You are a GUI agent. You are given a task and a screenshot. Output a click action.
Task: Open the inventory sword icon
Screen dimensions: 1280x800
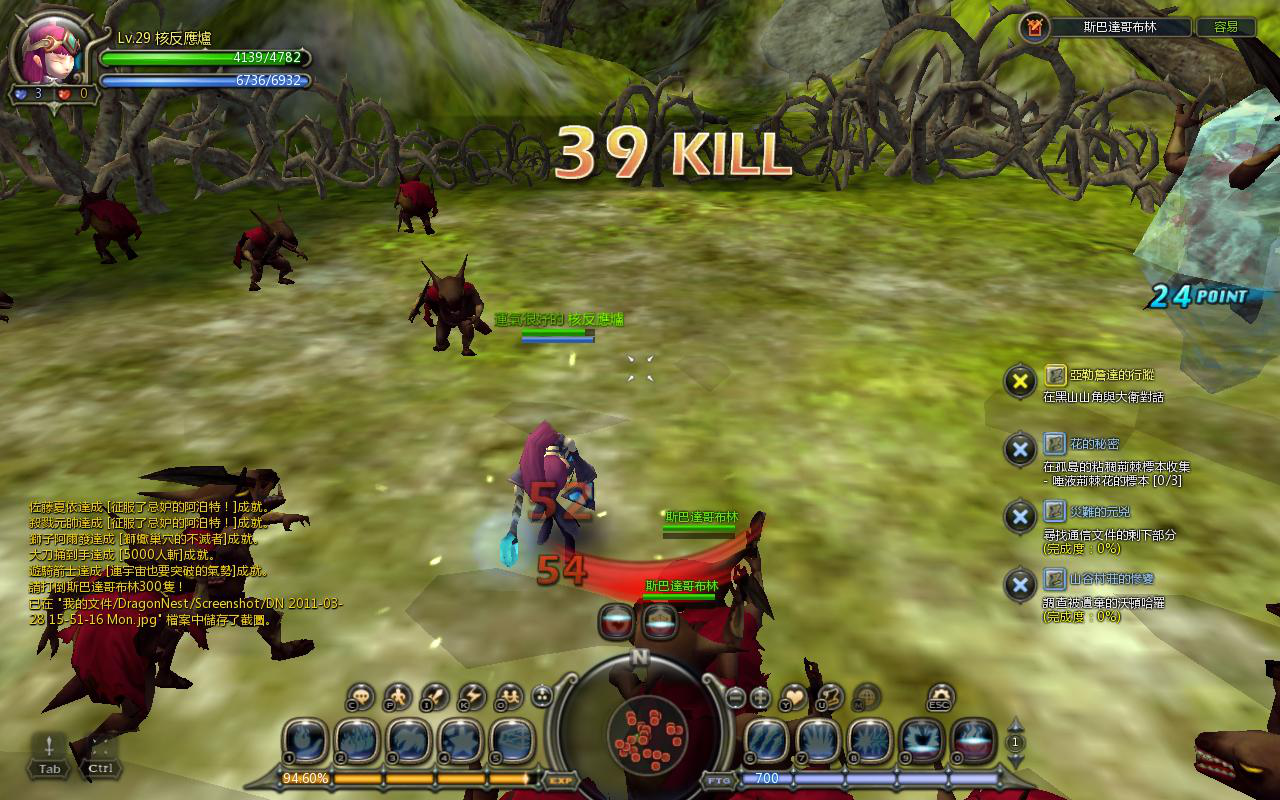click(x=435, y=696)
